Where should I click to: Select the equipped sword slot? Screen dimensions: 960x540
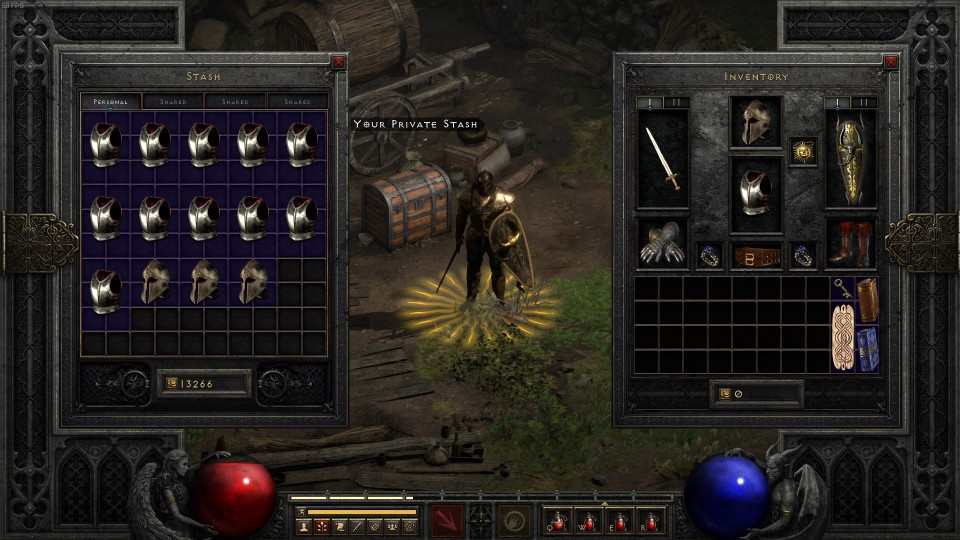(663, 158)
